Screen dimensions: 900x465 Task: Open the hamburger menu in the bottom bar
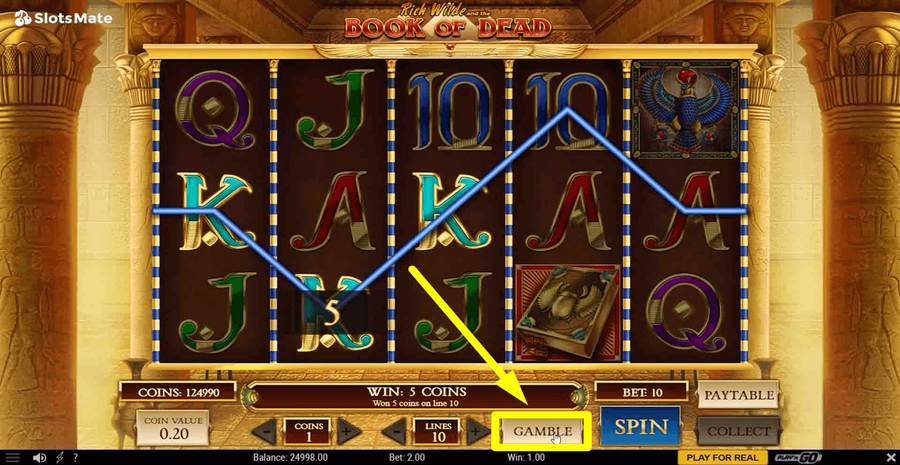pos(13,458)
